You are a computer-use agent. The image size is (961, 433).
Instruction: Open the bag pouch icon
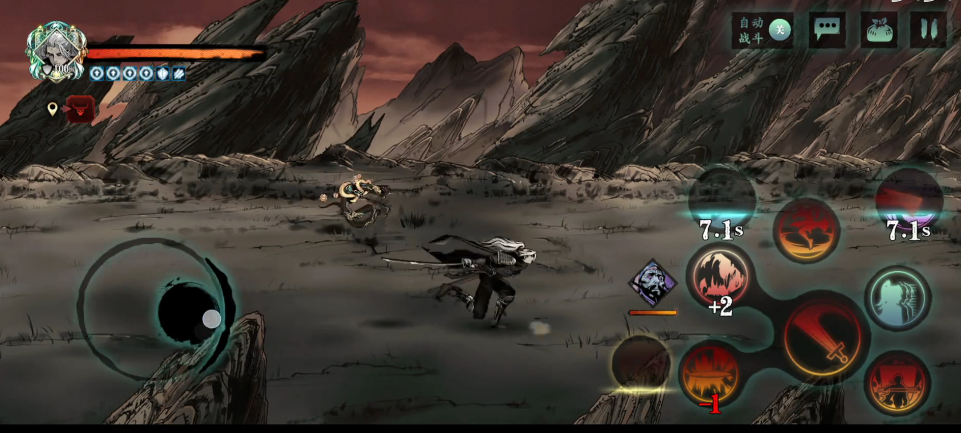tap(877, 30)
